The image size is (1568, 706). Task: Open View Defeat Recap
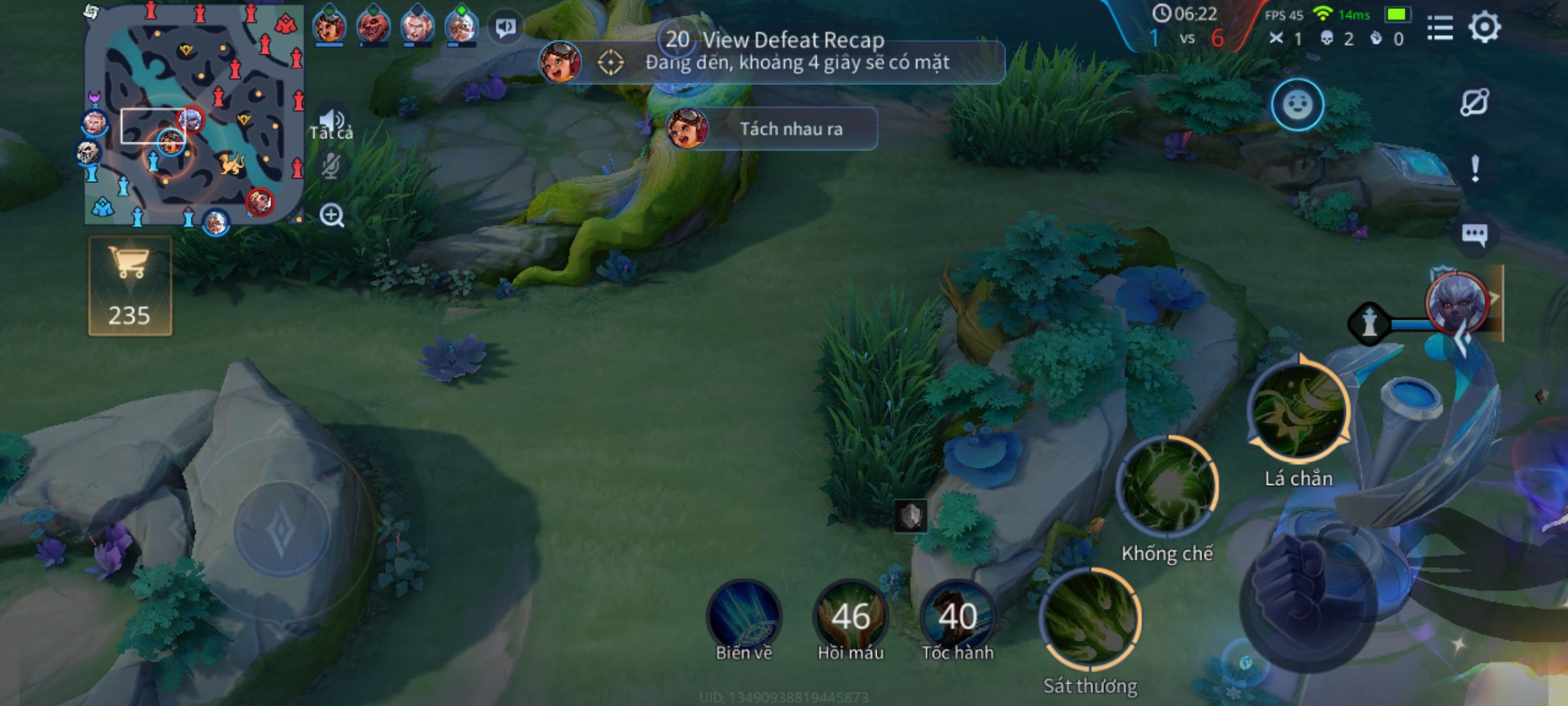pos(794,41)
